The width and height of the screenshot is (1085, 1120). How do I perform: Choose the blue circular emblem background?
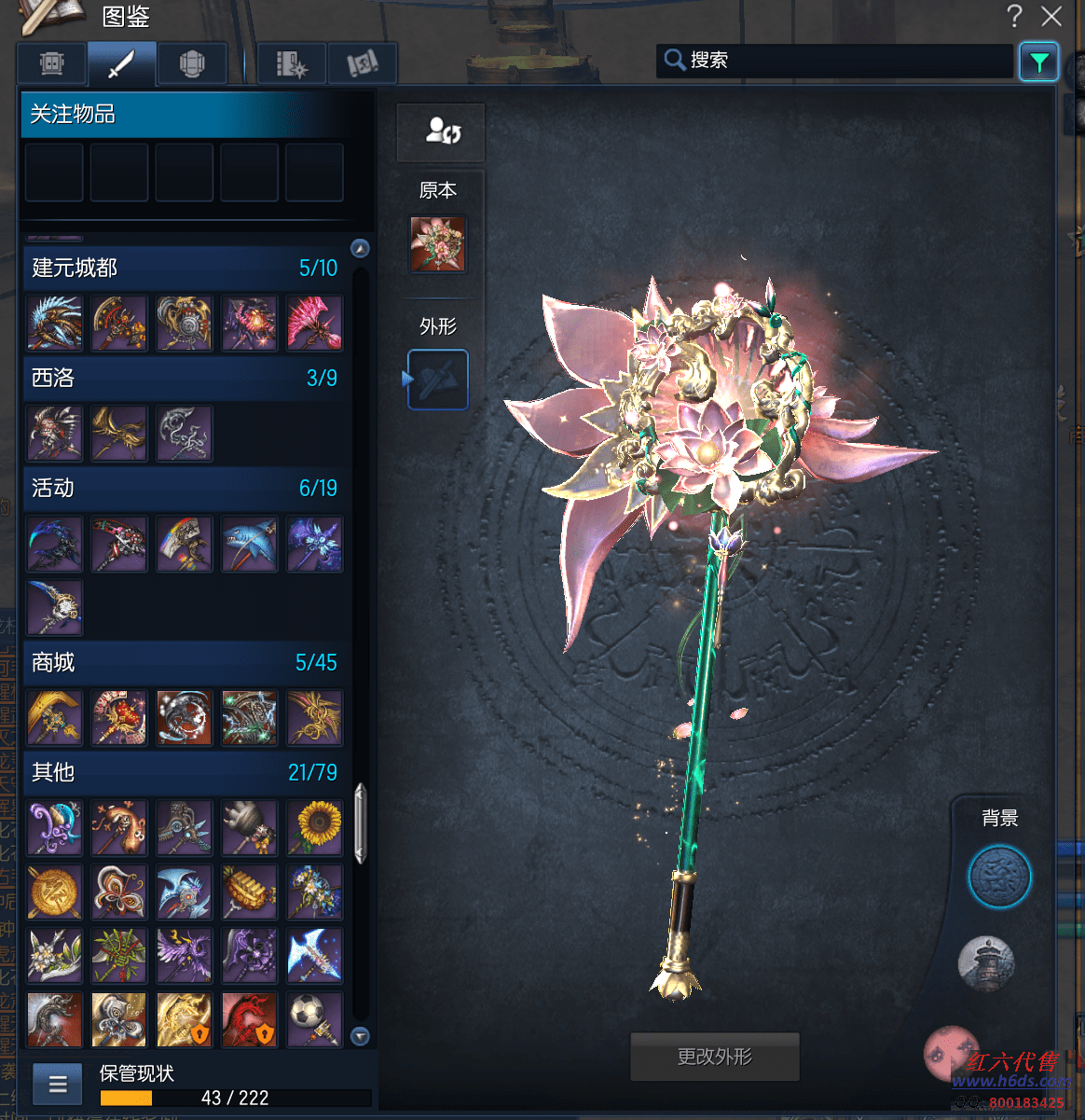(999, 878)
